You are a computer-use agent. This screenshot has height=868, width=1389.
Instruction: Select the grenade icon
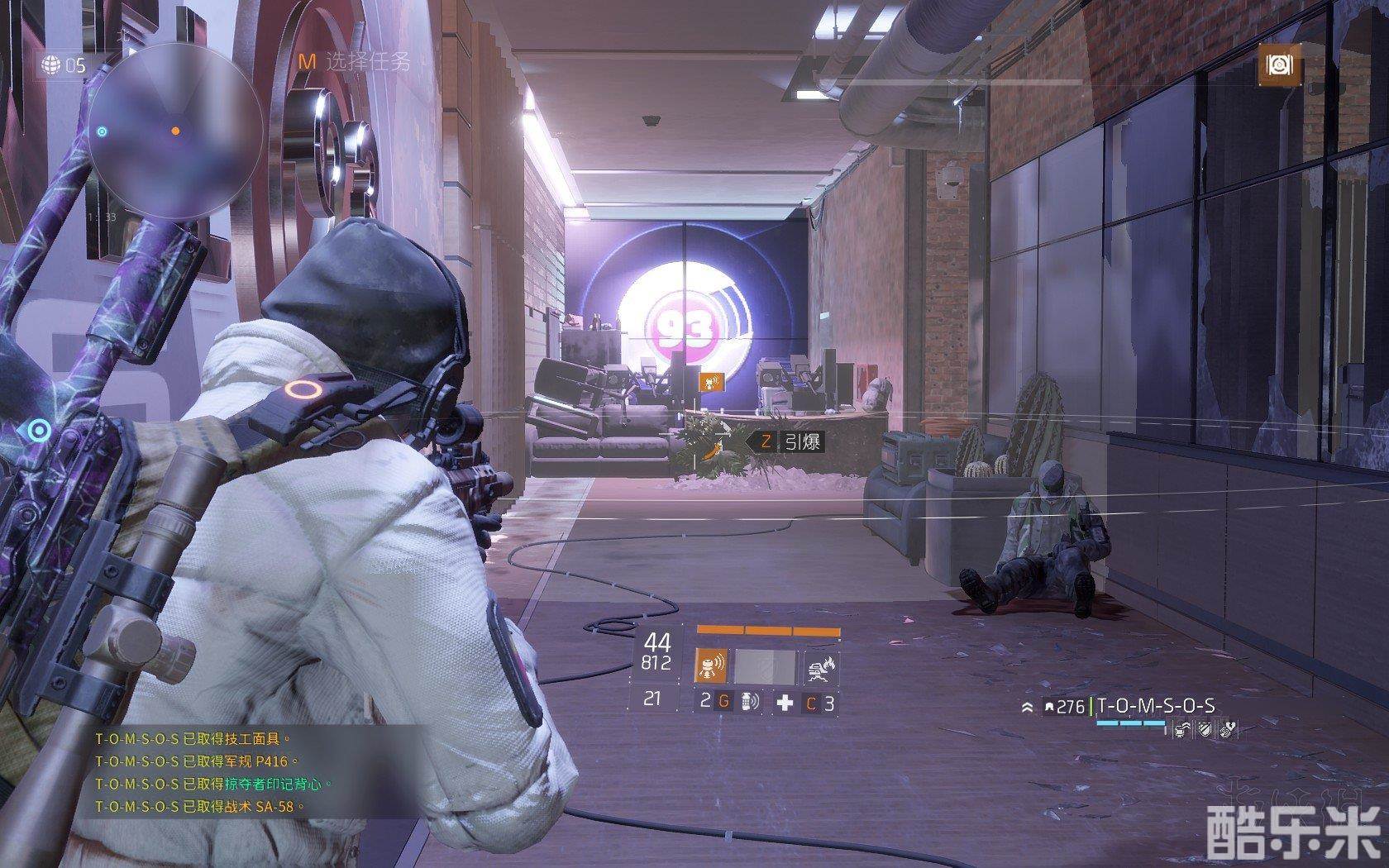pyautogui.click(x=748, y=702)
